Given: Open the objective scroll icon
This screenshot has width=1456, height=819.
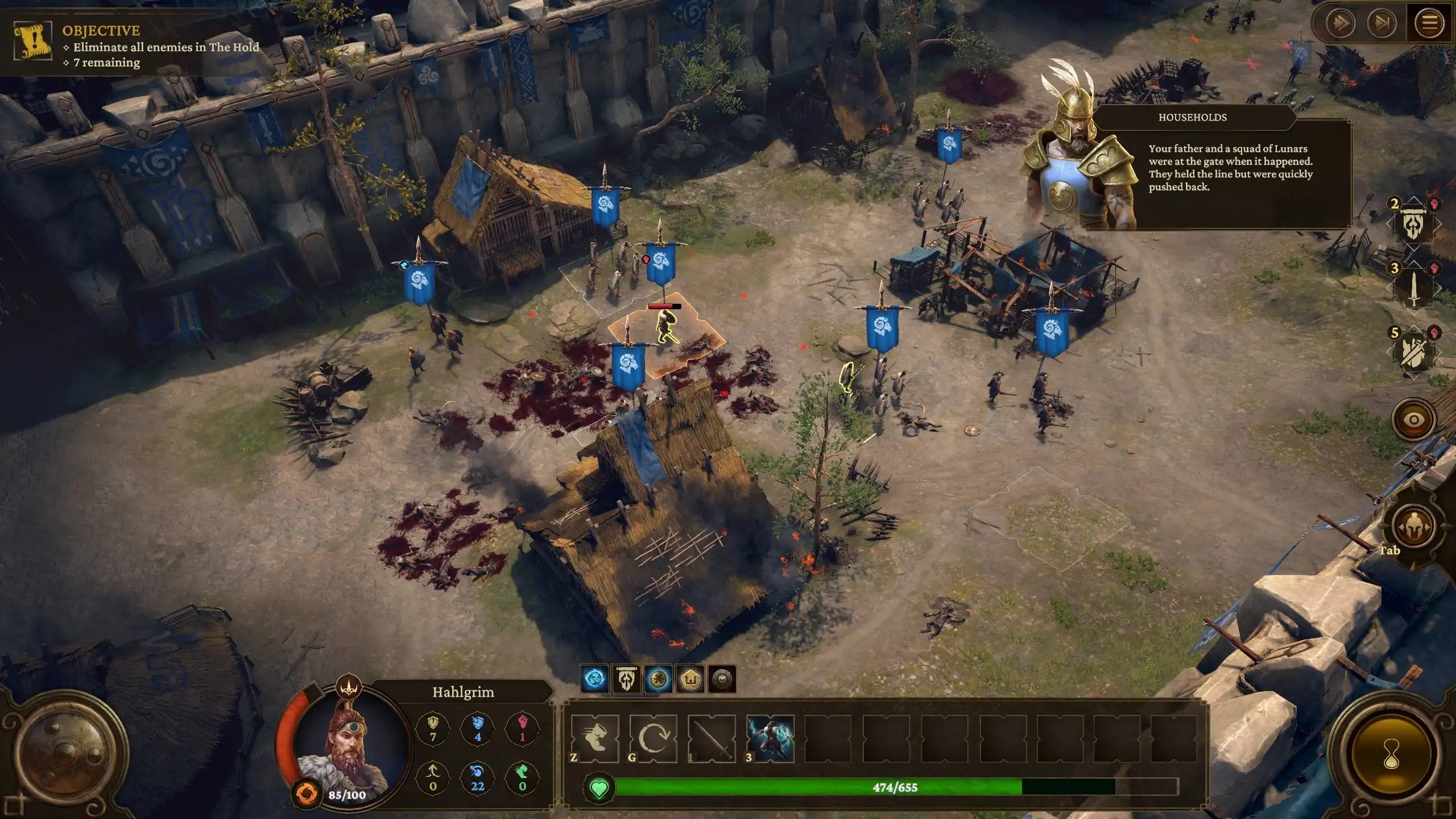Looking at the screenshot, I should point(32,41).
